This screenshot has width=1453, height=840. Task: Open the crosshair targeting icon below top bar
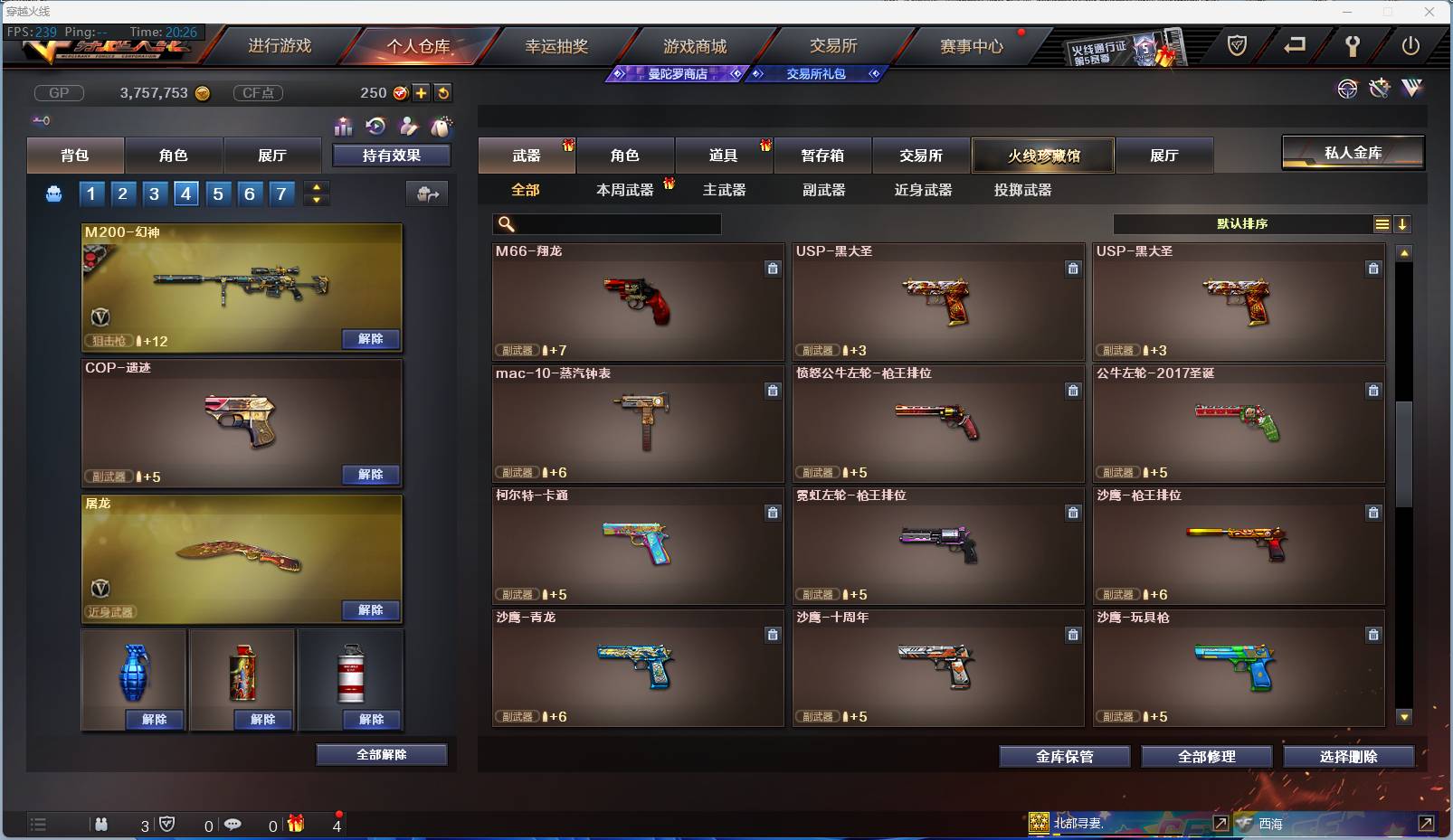coord(1348,88)
